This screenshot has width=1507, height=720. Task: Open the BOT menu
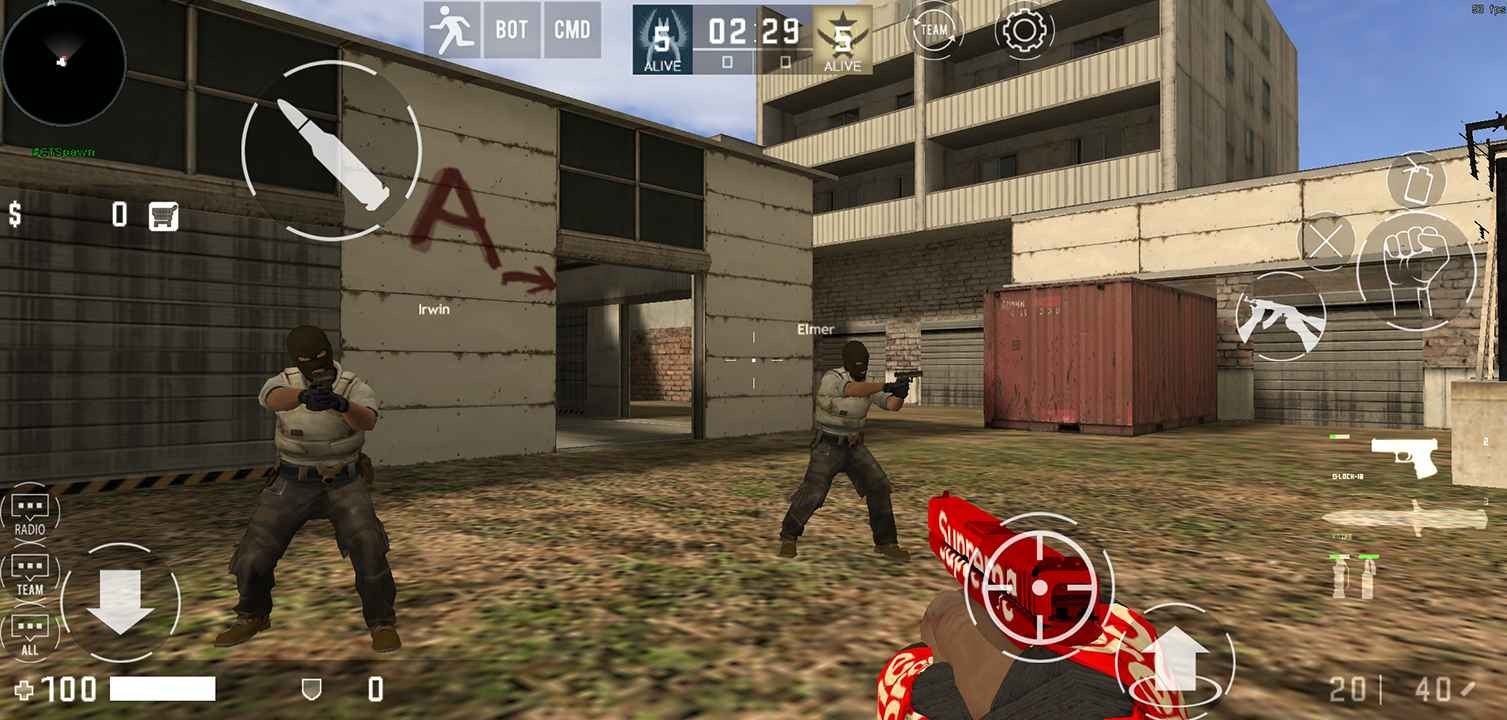coord(511,29)
